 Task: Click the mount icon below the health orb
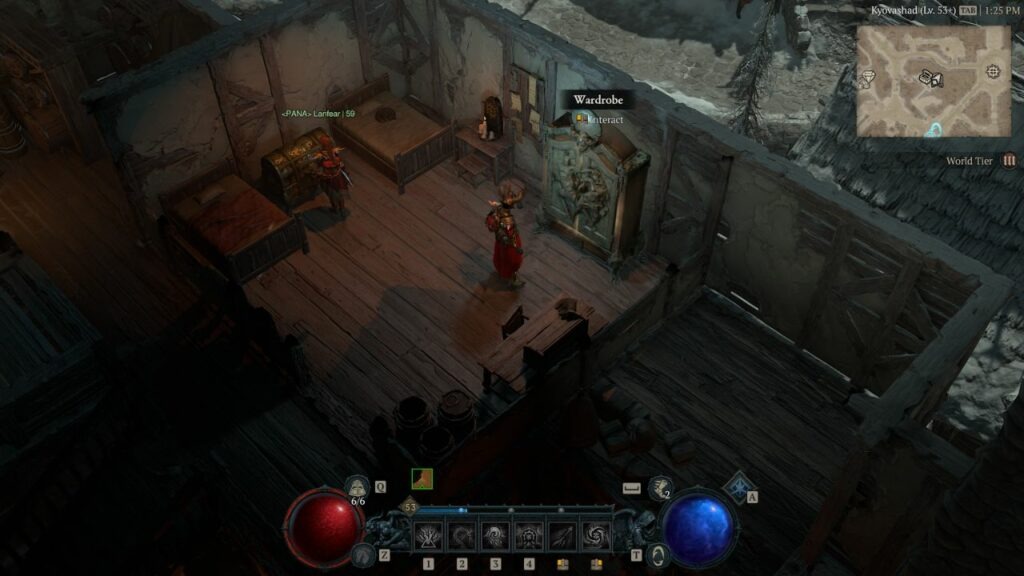(x=364, y=555)
